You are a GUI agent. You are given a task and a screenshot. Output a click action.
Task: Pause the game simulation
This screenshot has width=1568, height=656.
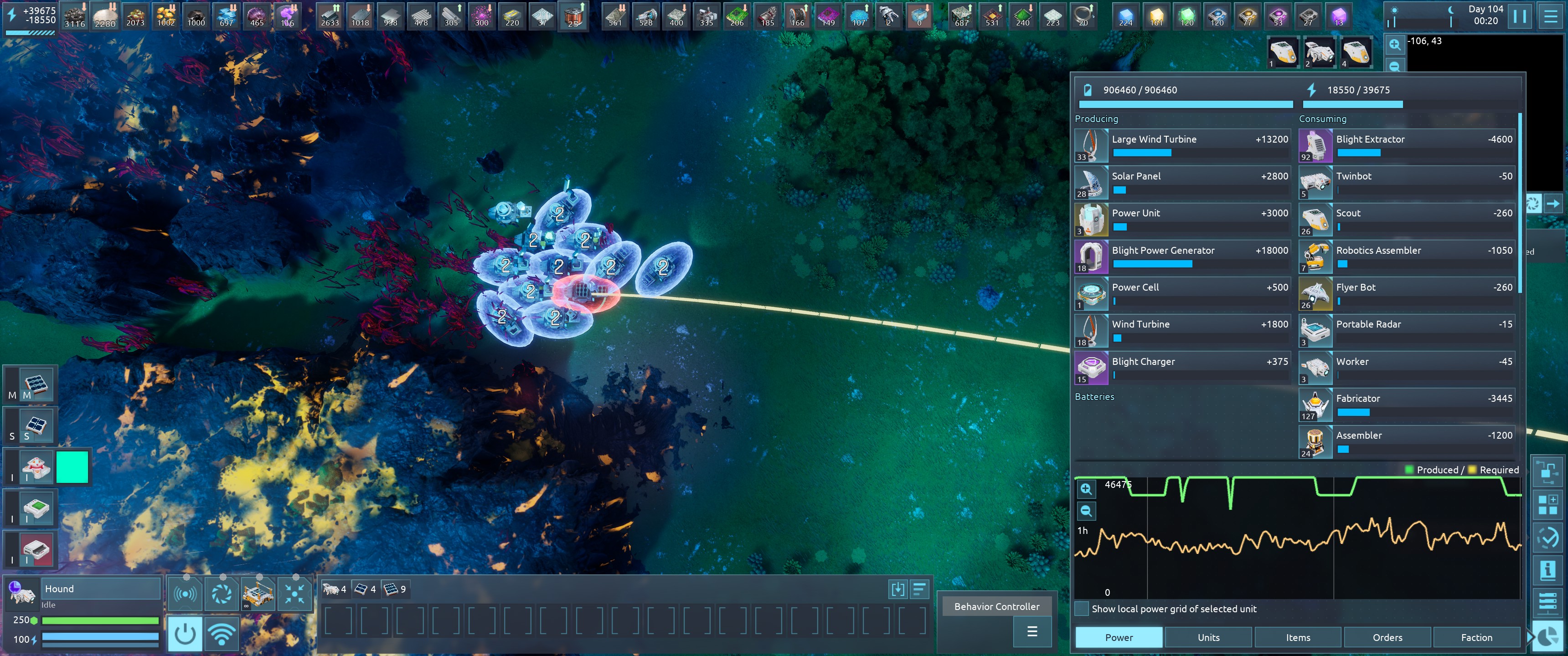[x=1519, y=16]
